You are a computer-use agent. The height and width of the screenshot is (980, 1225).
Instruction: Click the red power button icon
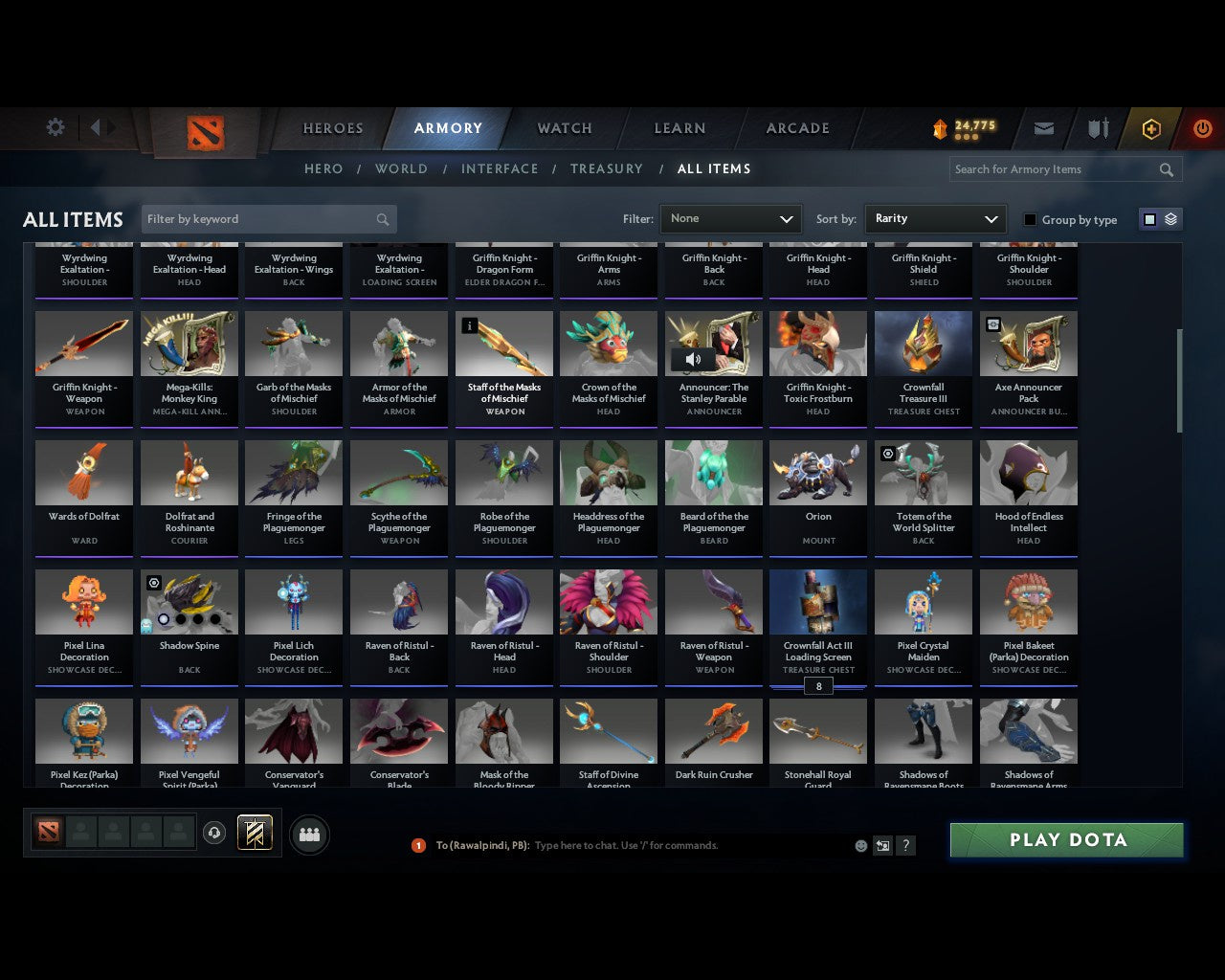click(x=1202, y=128)
